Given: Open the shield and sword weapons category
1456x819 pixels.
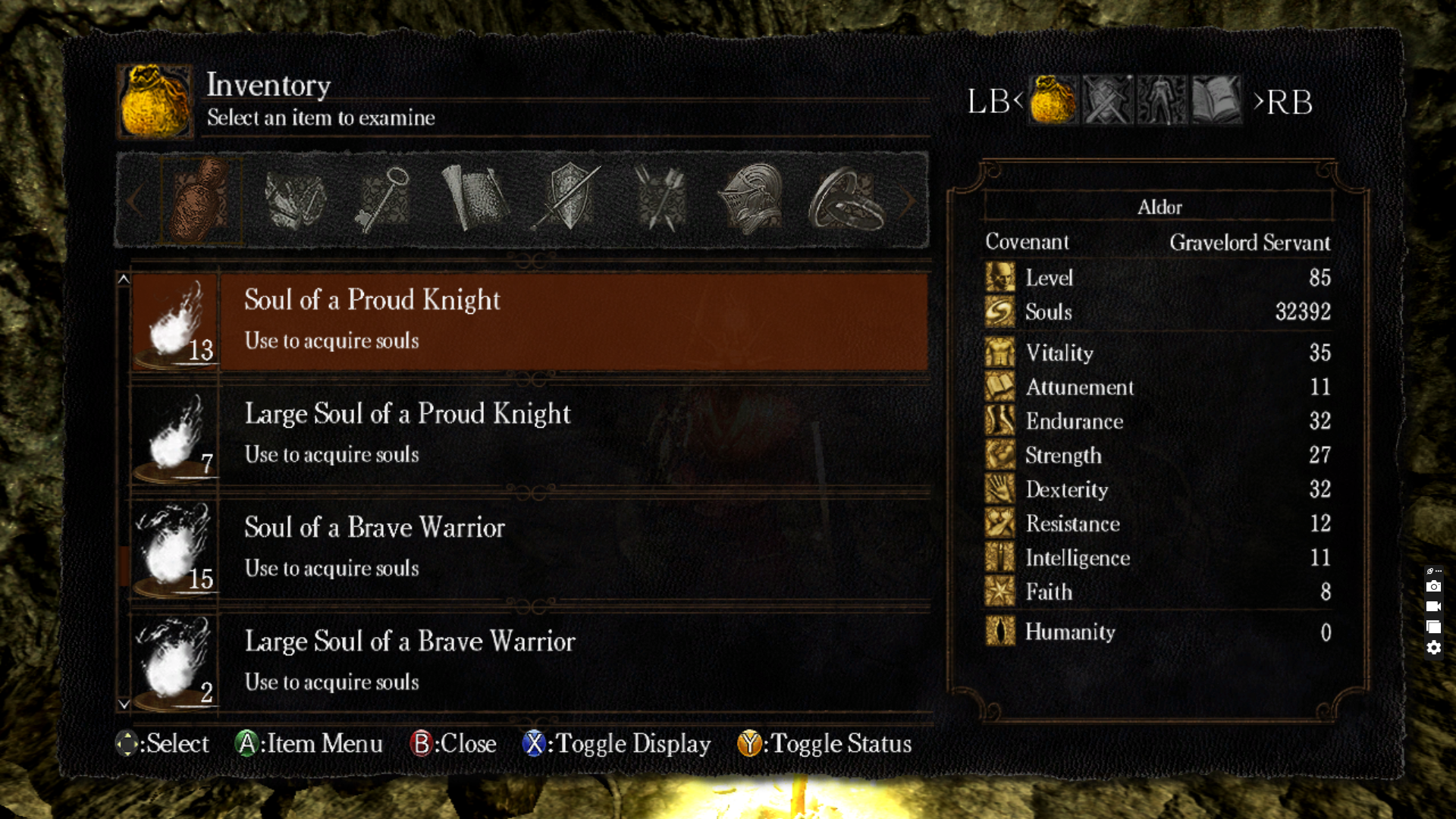Looking at the screenshot, I should click(568, 200).
